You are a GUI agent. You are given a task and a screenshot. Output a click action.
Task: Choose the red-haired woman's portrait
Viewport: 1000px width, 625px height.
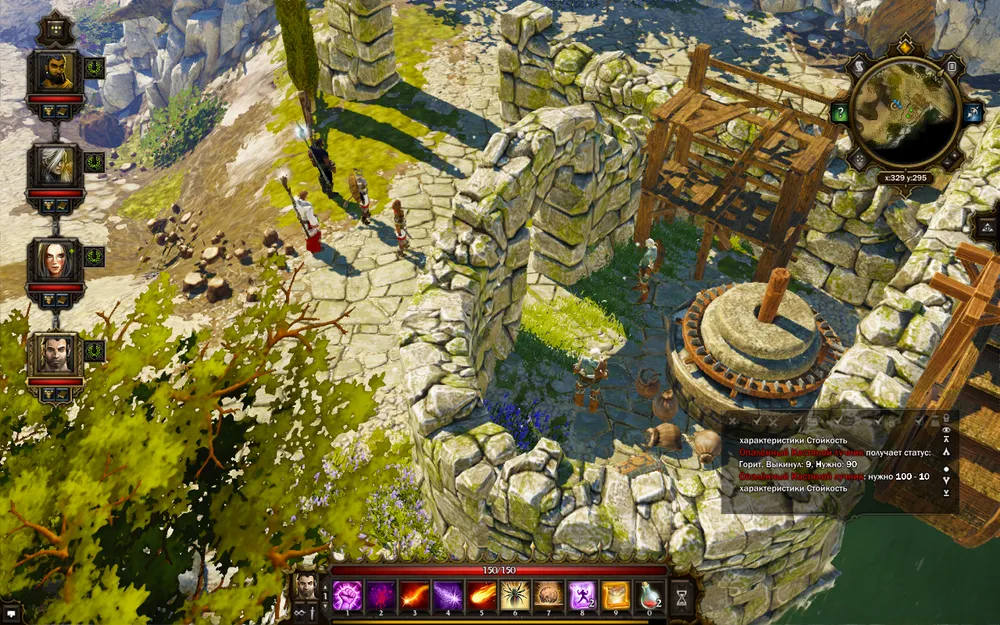54,260
